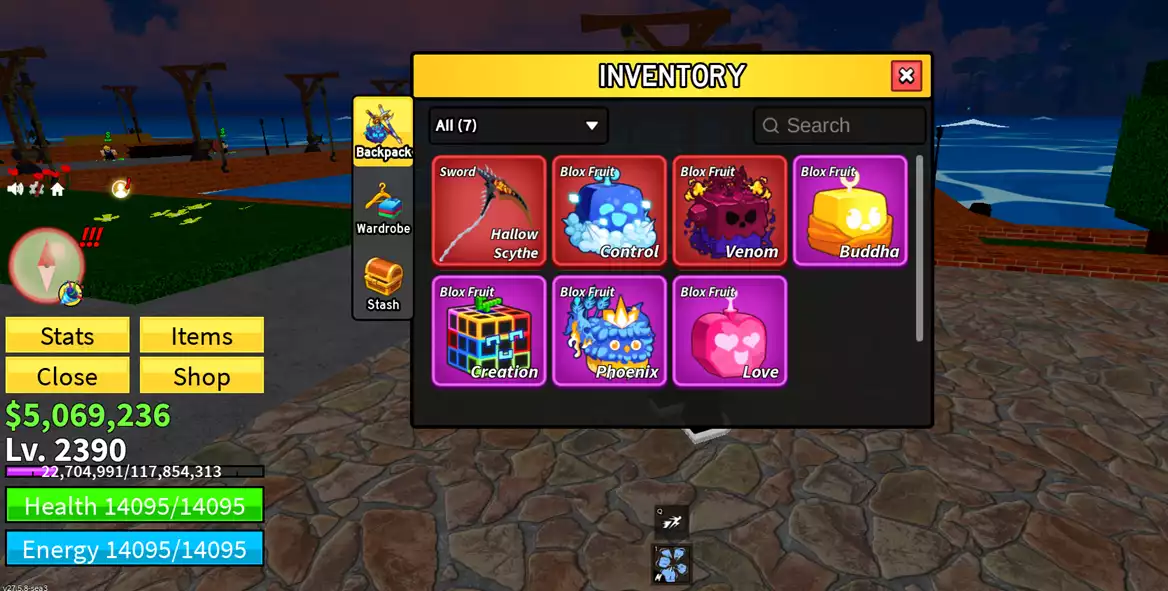Open the All (7) filter dropdown
The height and width of the screenshot is (591, 1168).
518,126
